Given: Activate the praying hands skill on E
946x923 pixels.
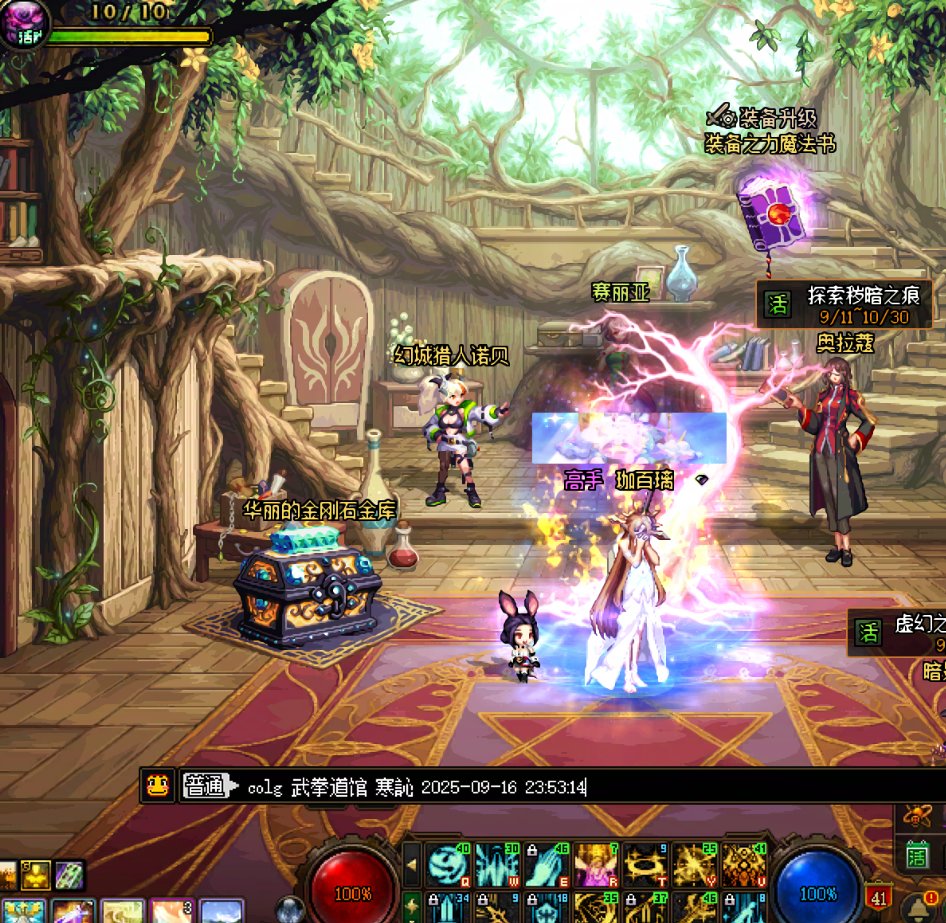Looking at the screenshot, I should pyautogui.click(x=547, y=864).
